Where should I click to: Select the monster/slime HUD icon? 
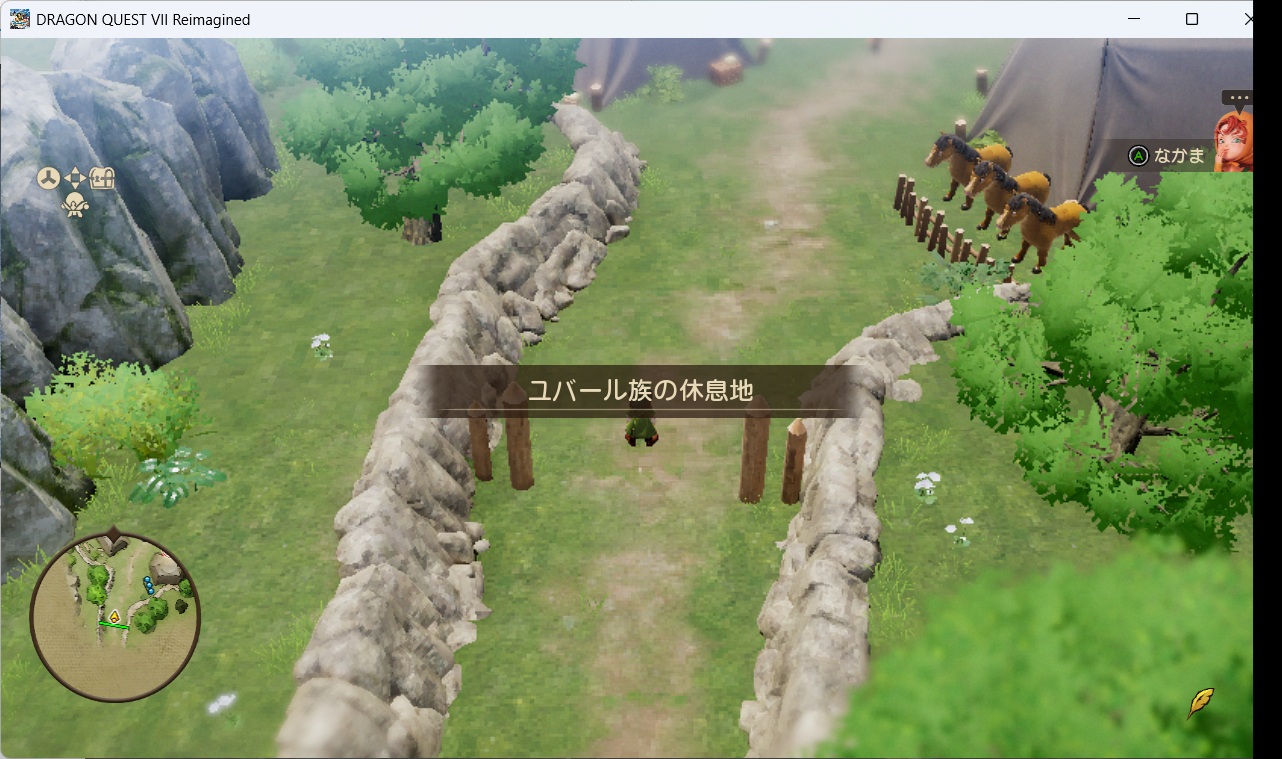[74, 204]
